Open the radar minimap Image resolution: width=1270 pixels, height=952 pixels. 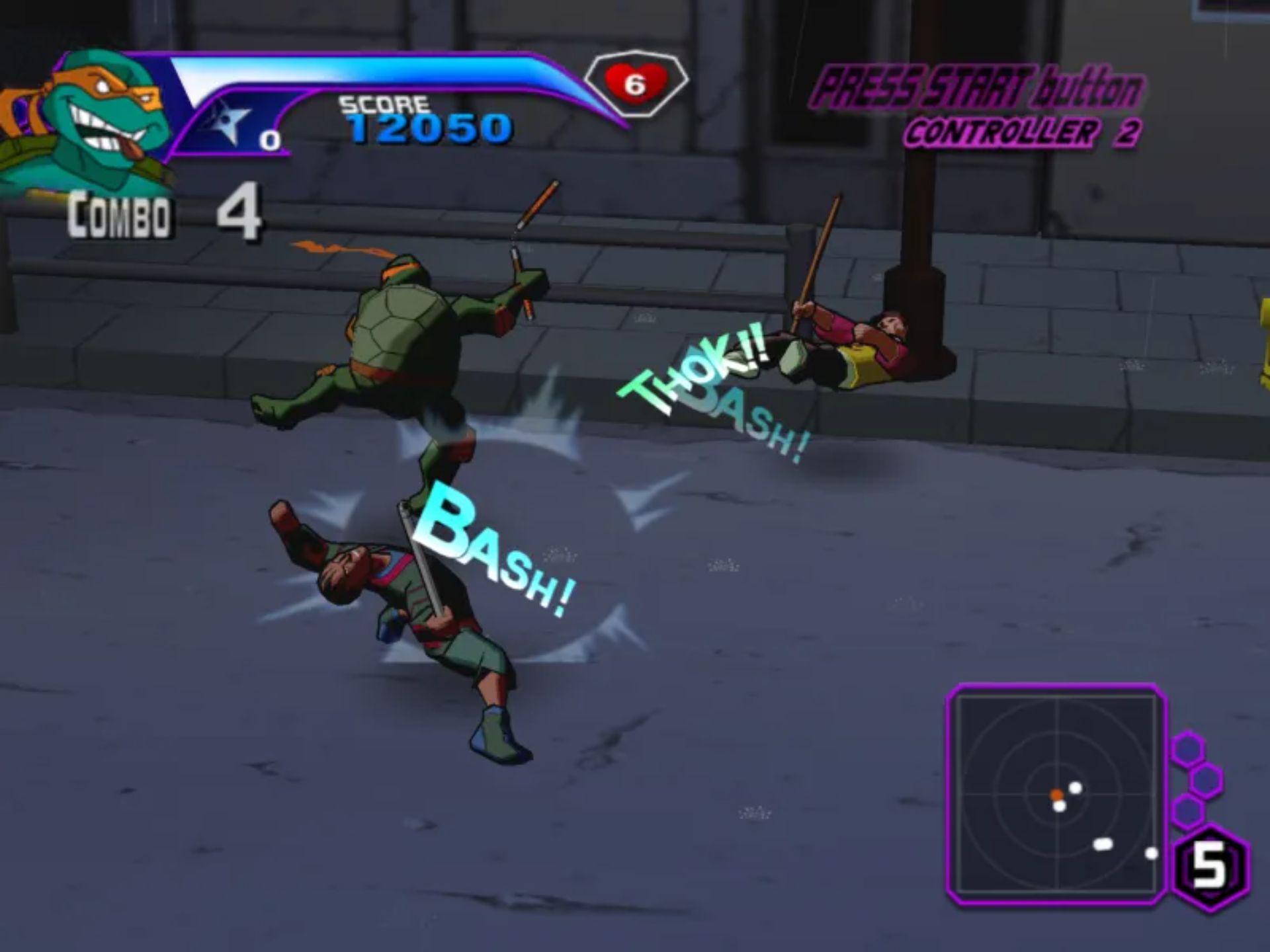(x=1056, y=793)
